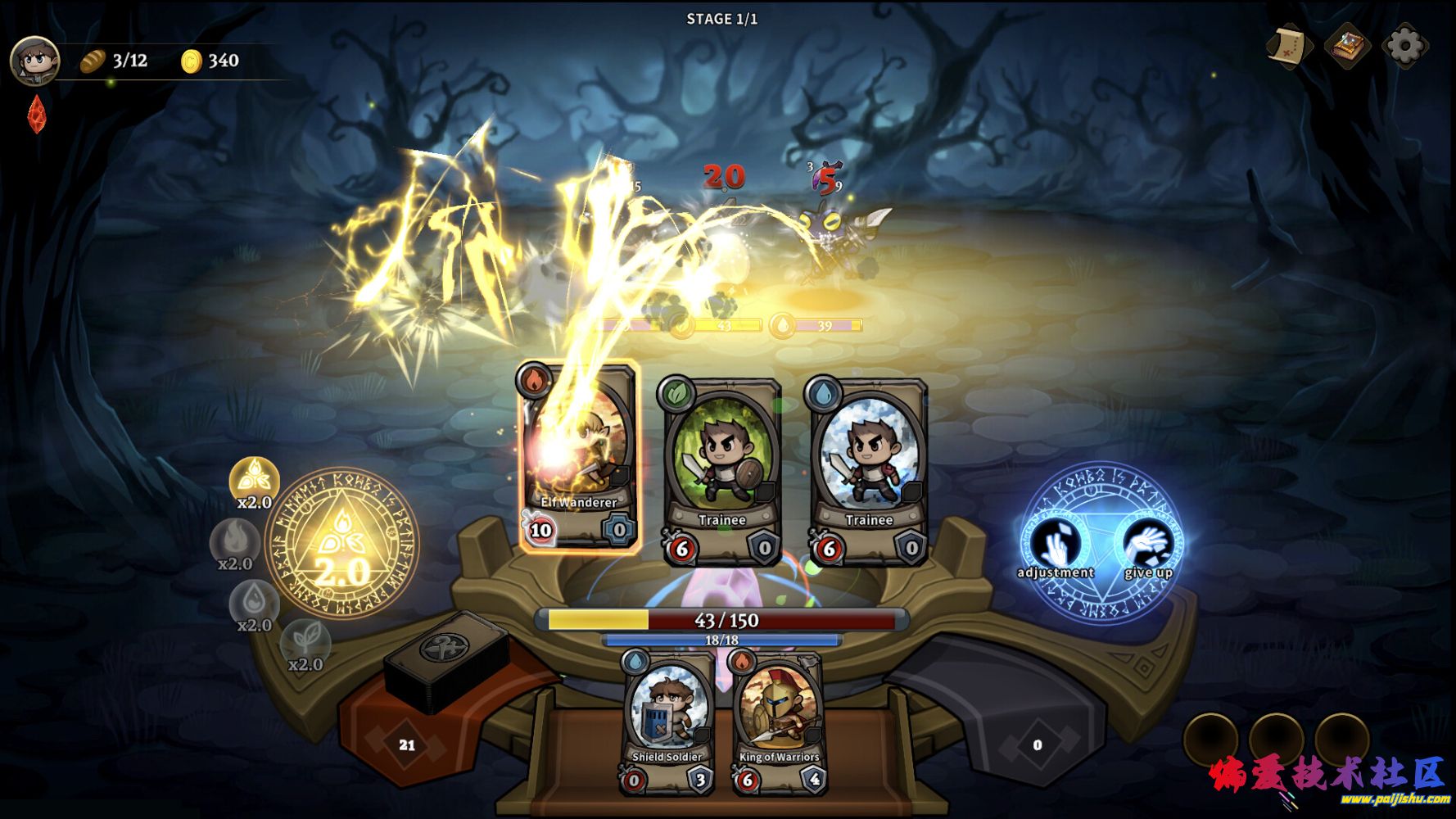Select the water drop multiplier icon
The width and height of the screenshot is (1456, 819).
point(255,602)
